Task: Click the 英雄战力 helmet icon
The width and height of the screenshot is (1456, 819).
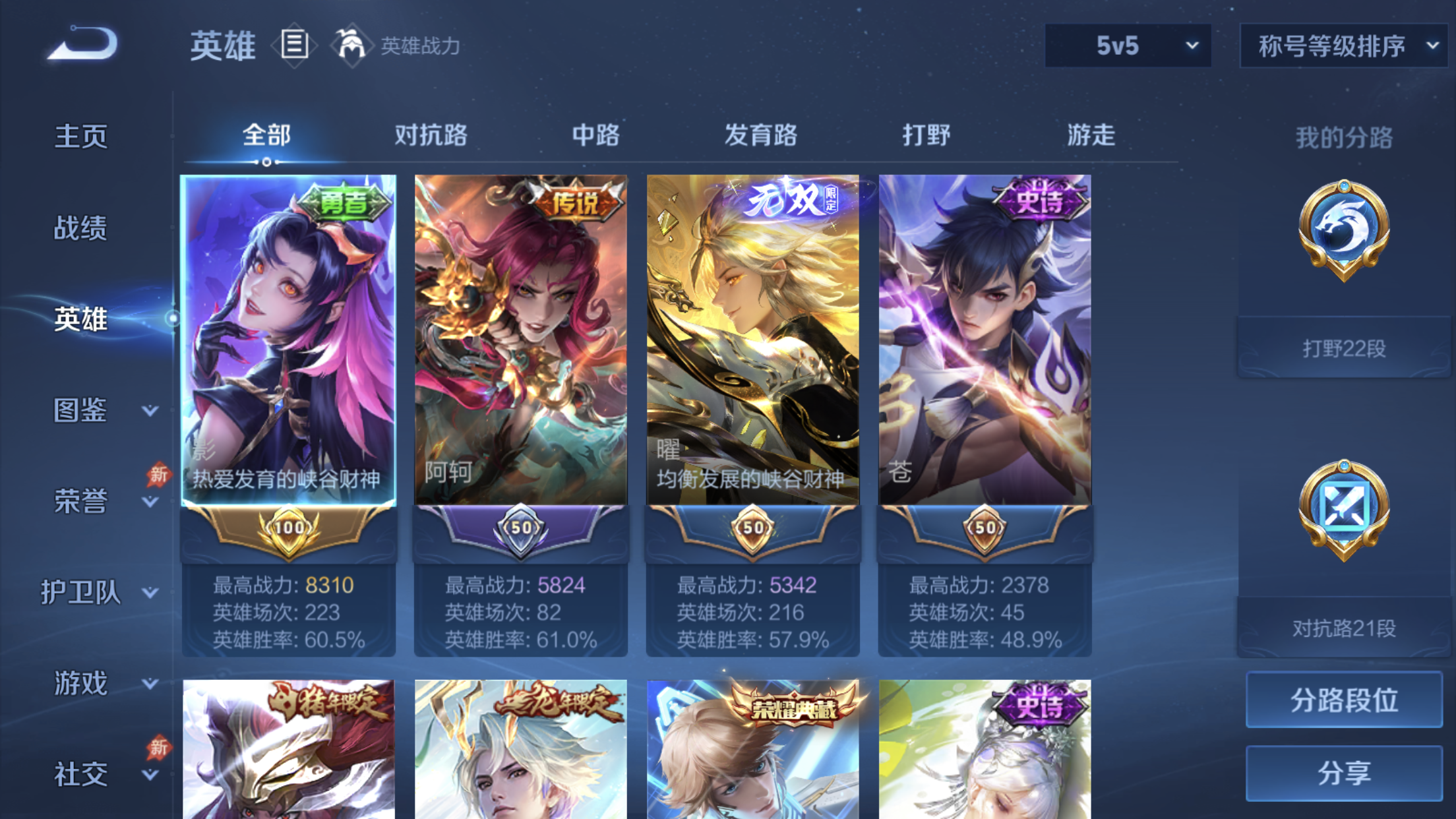Action: [351, 45]
